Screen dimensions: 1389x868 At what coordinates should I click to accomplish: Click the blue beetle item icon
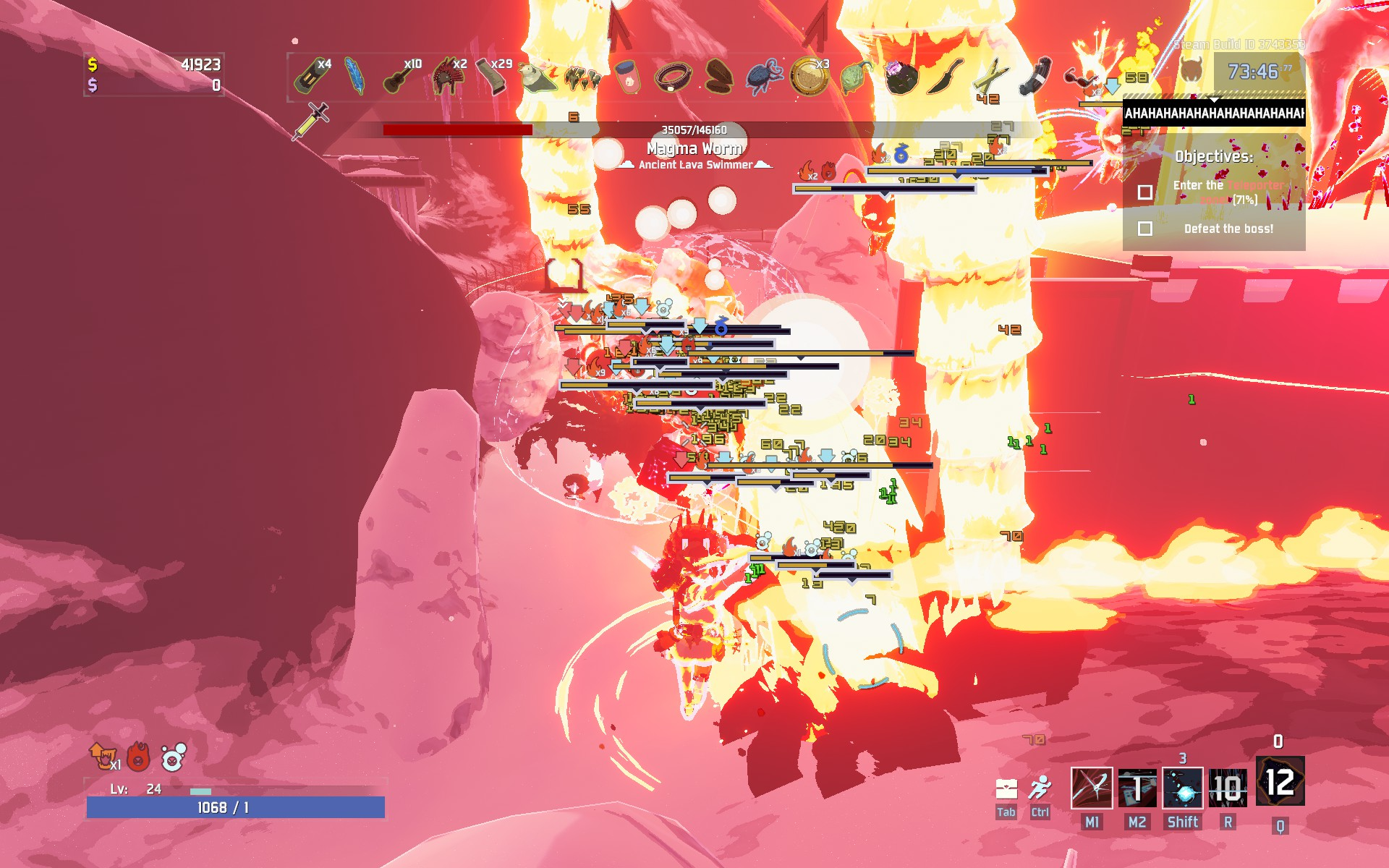pos(763,77)
